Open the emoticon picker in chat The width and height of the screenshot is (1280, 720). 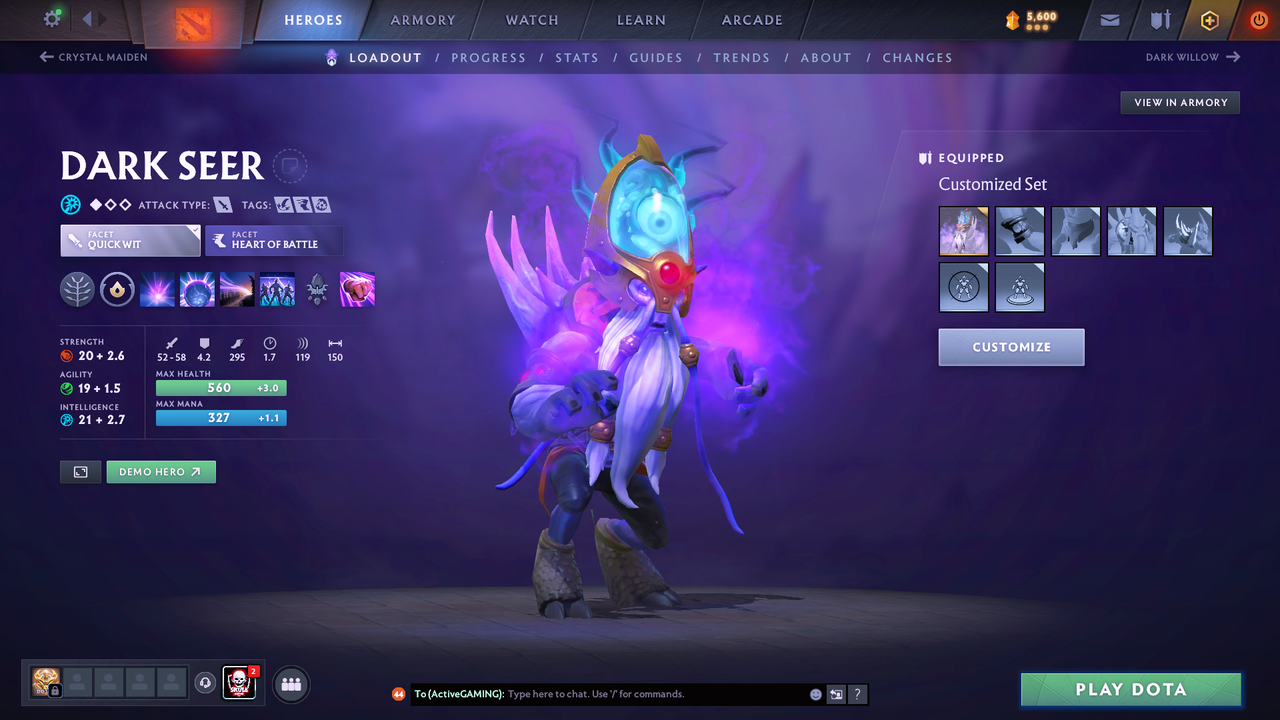coord(815,693)
